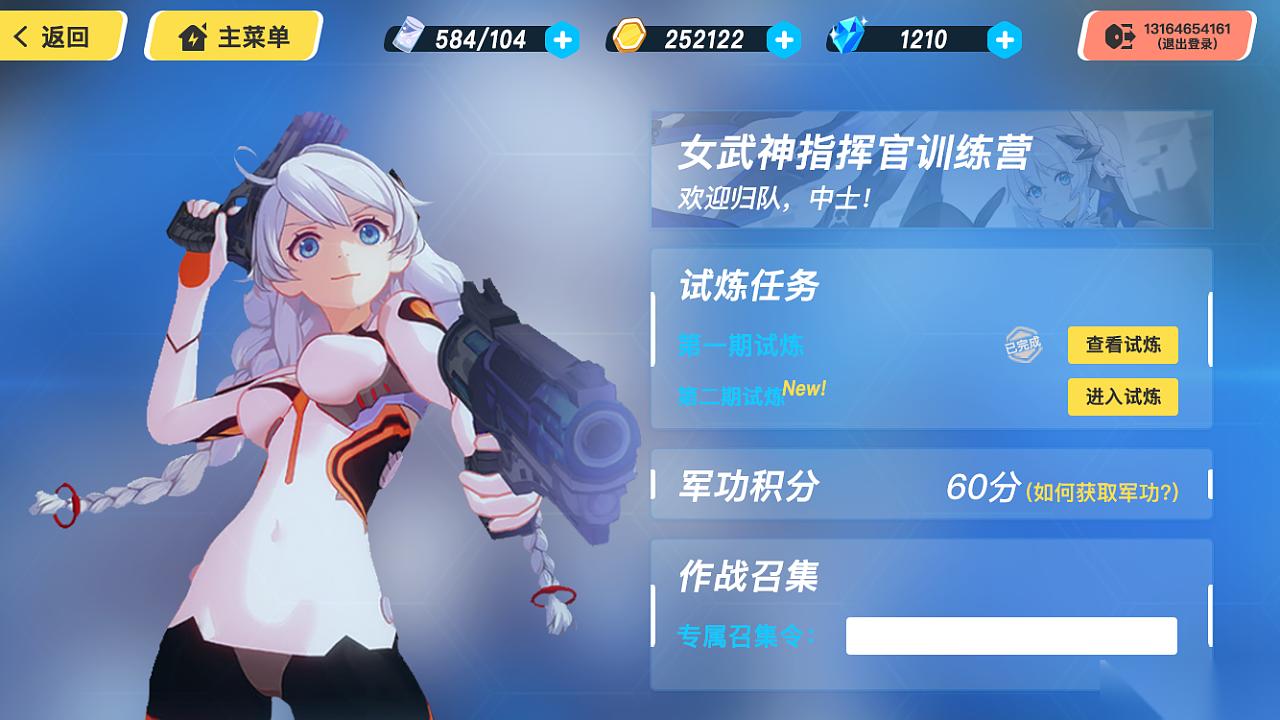Open the 主菜单 main menu
Screen dimensions: 1280x720
point(234,37)
